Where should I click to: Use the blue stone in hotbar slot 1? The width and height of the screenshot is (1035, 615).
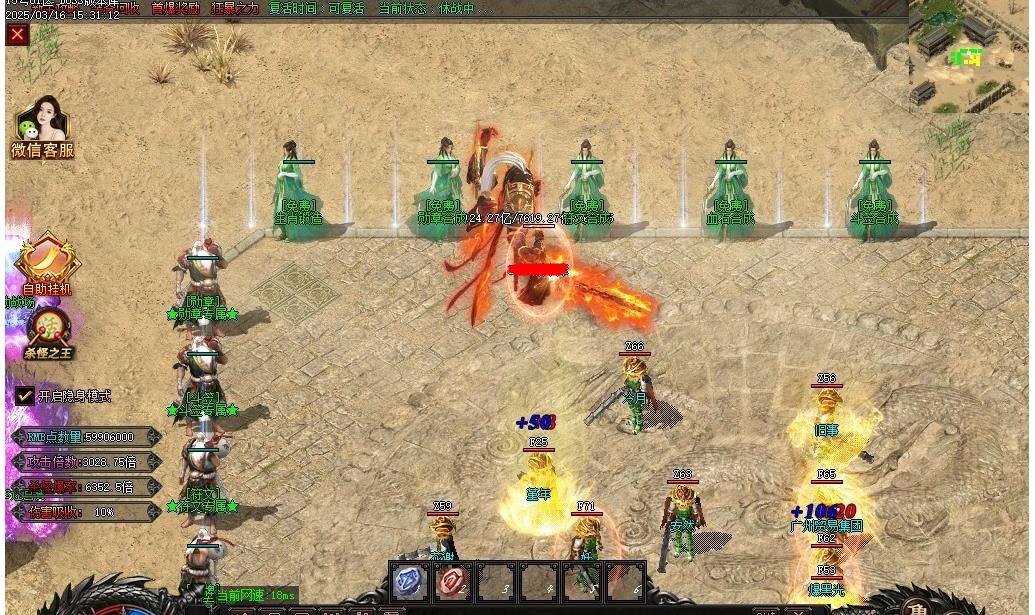tap(409, 581)
